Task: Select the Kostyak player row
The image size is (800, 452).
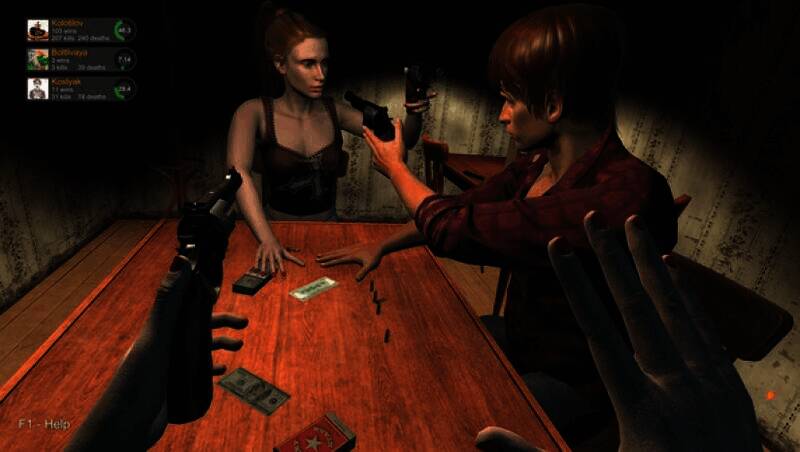Action: 80,89
